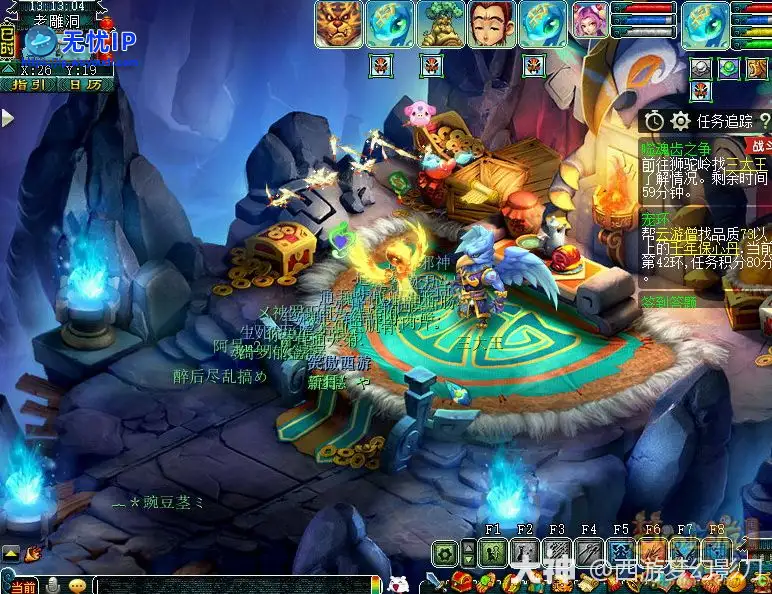This screenshot has height=594, width=772.
Task: Select the tree spirit party portrait
Action: click(441, 24)
